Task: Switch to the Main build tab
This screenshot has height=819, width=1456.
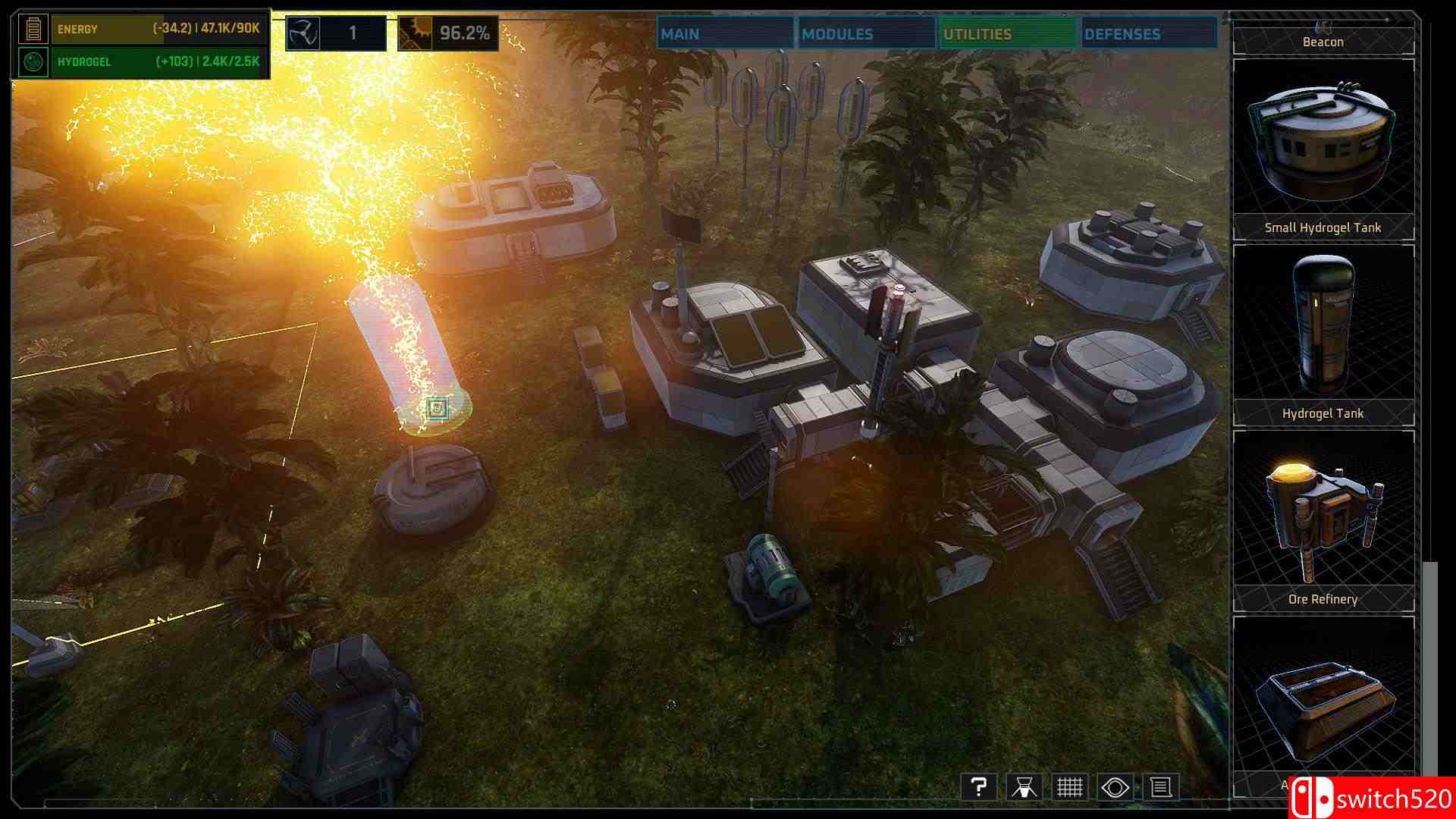Action: [724, 34]
